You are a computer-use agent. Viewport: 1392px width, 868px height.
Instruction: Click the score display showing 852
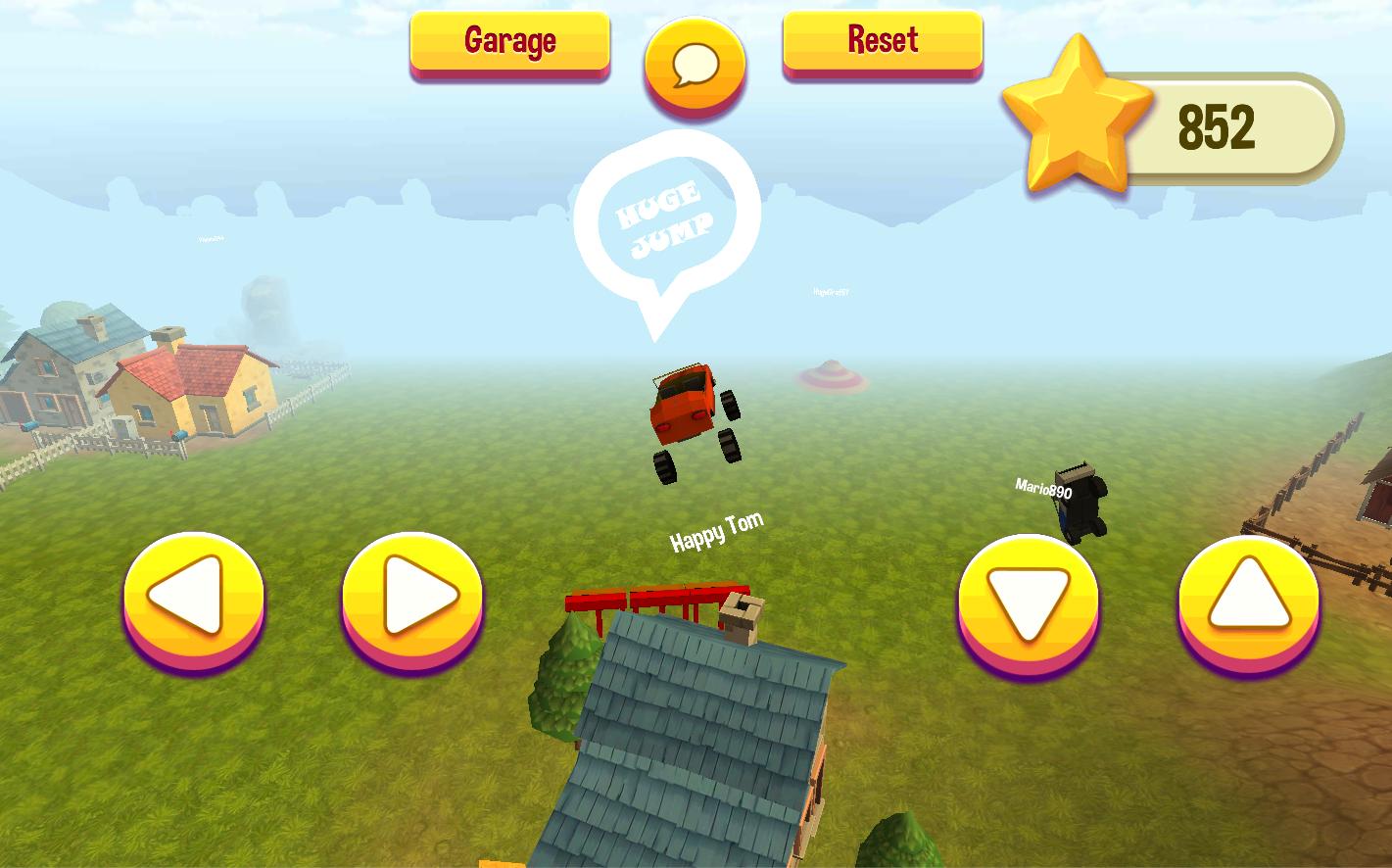[1218, 124]
